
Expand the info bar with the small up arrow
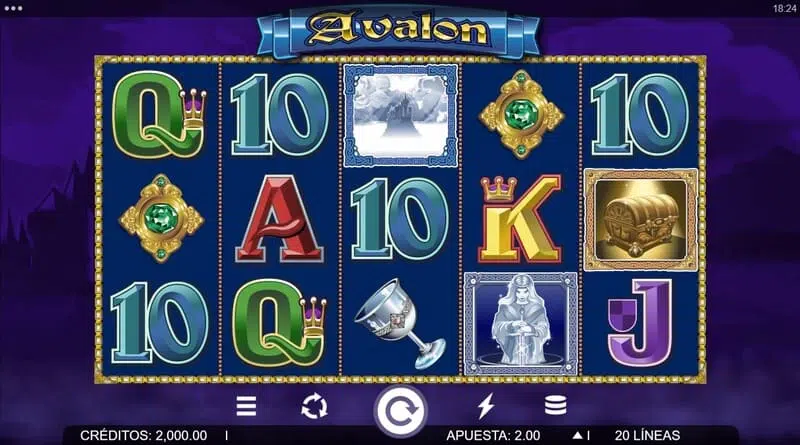point(576,436)
